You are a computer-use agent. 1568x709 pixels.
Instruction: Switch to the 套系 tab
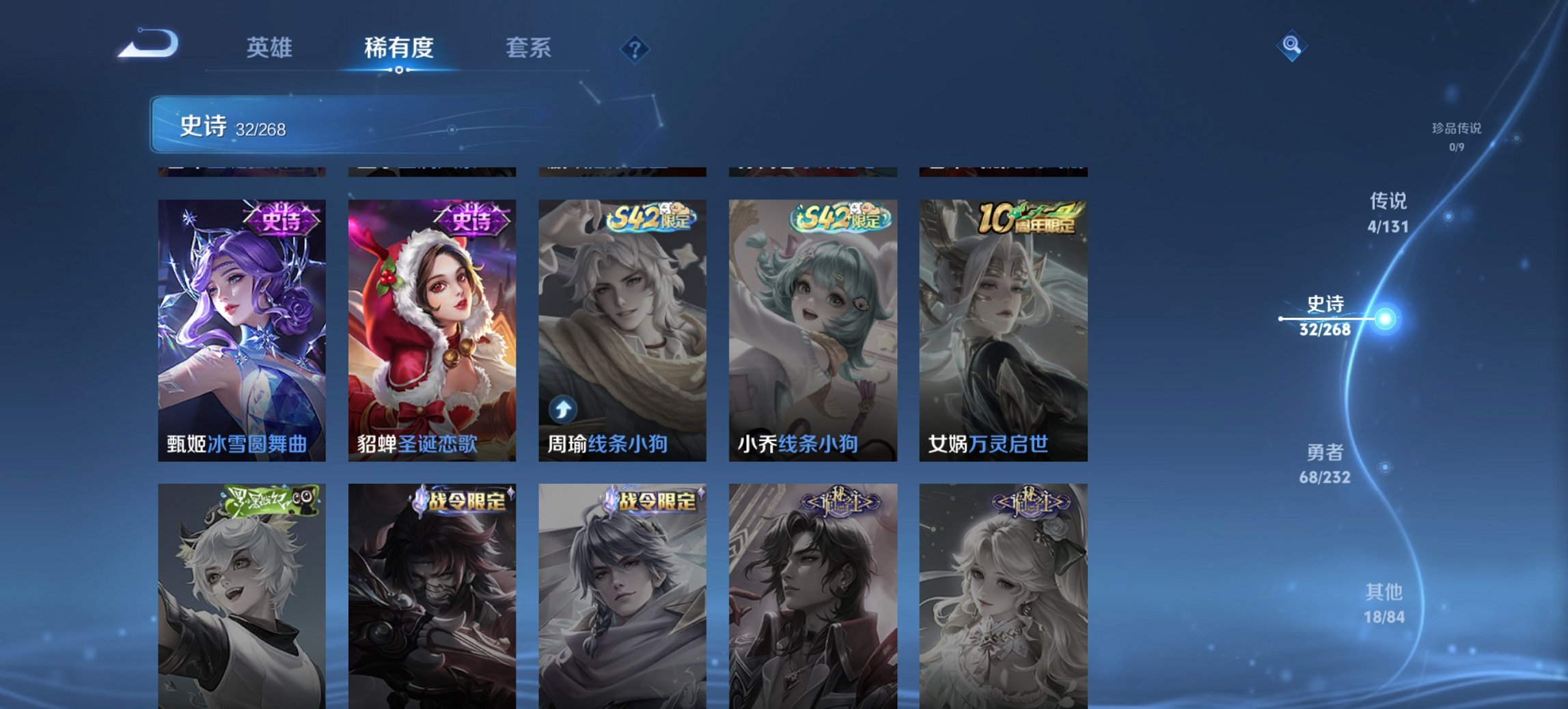pyautogui.click(x=529, y=48)
